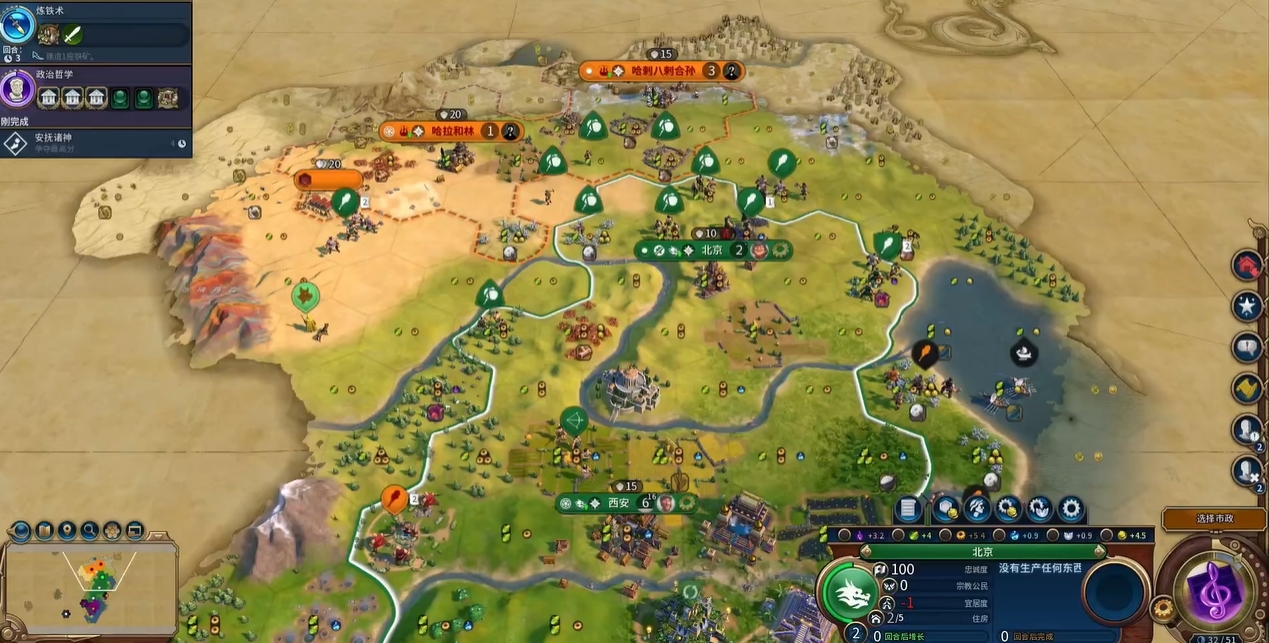1269x643 pixels.
Task: Open the city details list icon
Action: pos(908,509)
